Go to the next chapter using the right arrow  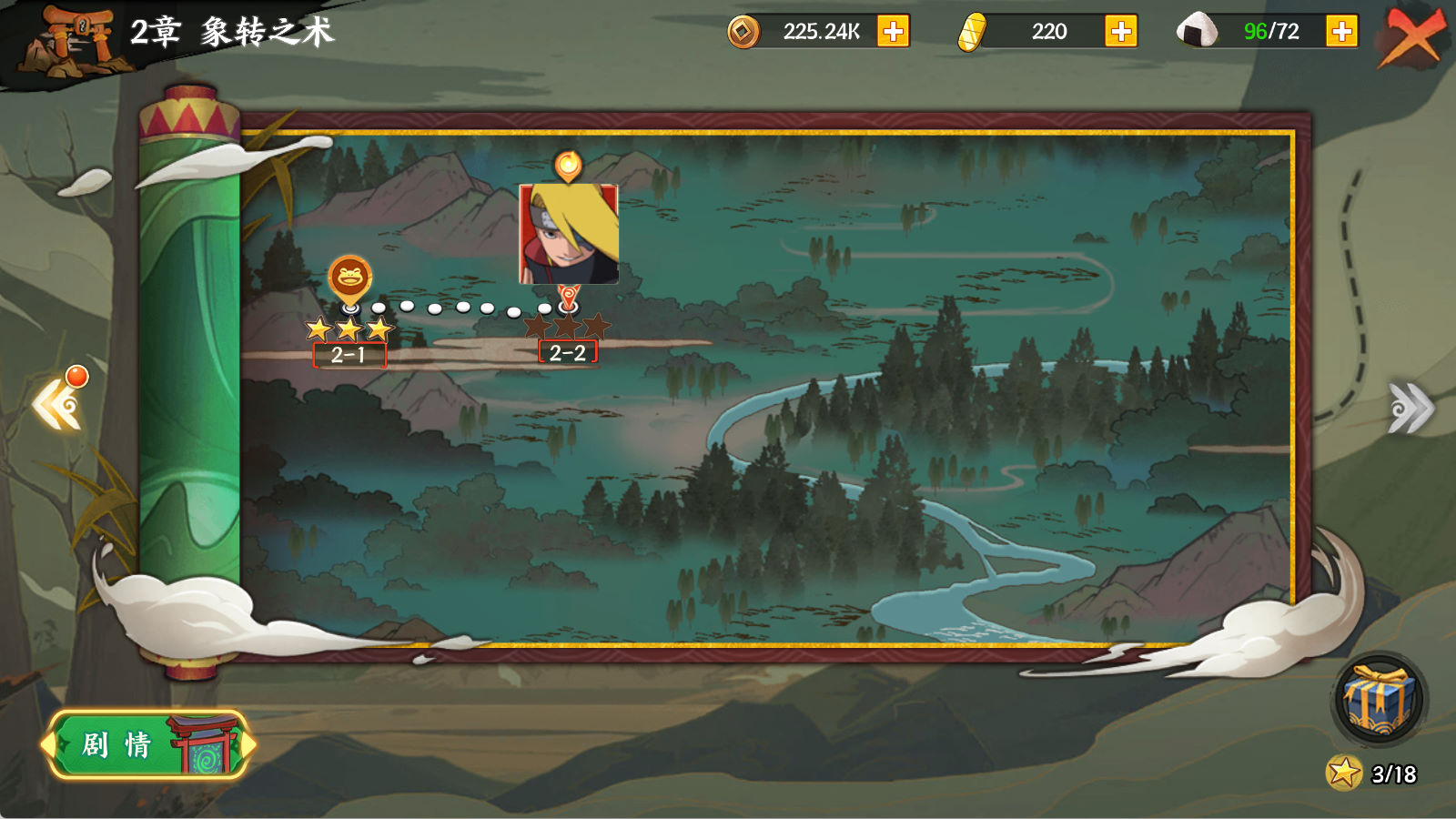pyautogui.click(x=1410, y=408)
